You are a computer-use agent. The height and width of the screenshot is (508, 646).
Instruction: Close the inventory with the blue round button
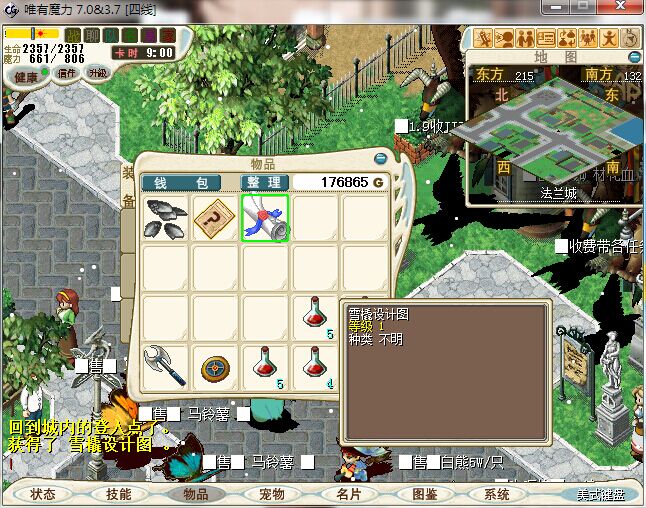tap(380, 158)
